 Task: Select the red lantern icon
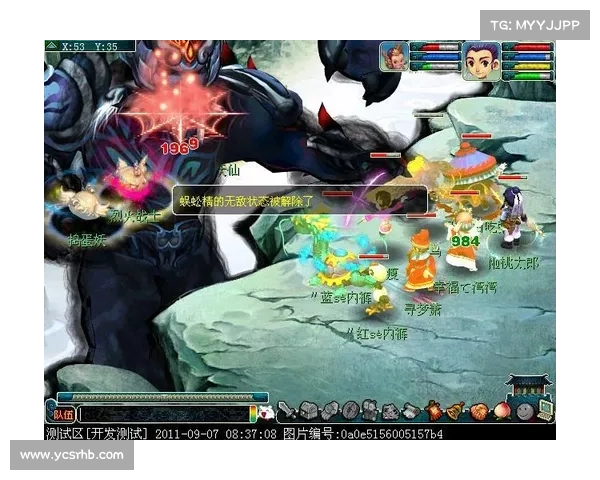click(x=434, y=410)
